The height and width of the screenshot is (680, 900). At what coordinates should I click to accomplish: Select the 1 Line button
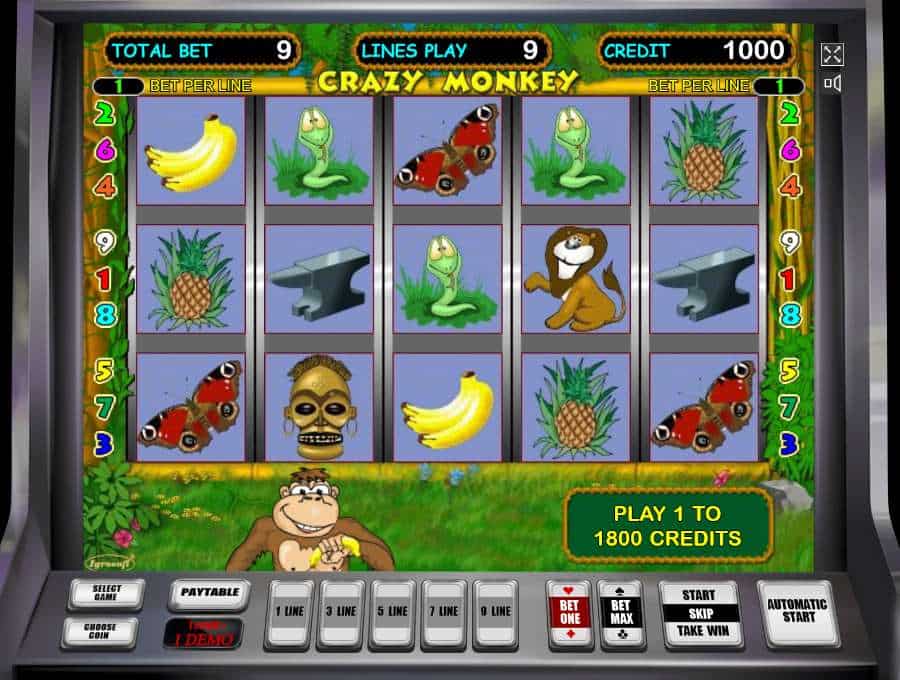288,613
